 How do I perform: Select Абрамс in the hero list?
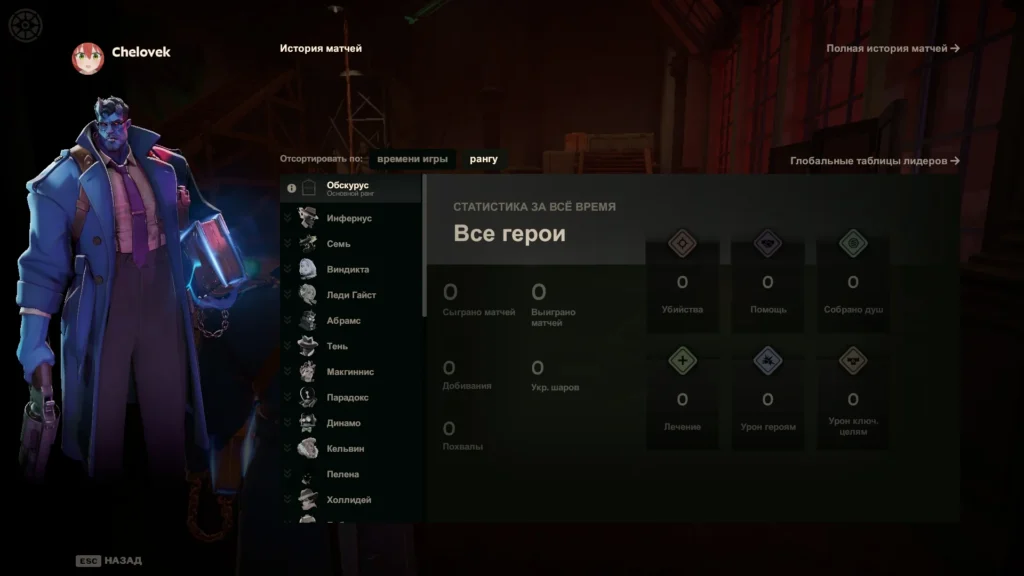point(343,321)
